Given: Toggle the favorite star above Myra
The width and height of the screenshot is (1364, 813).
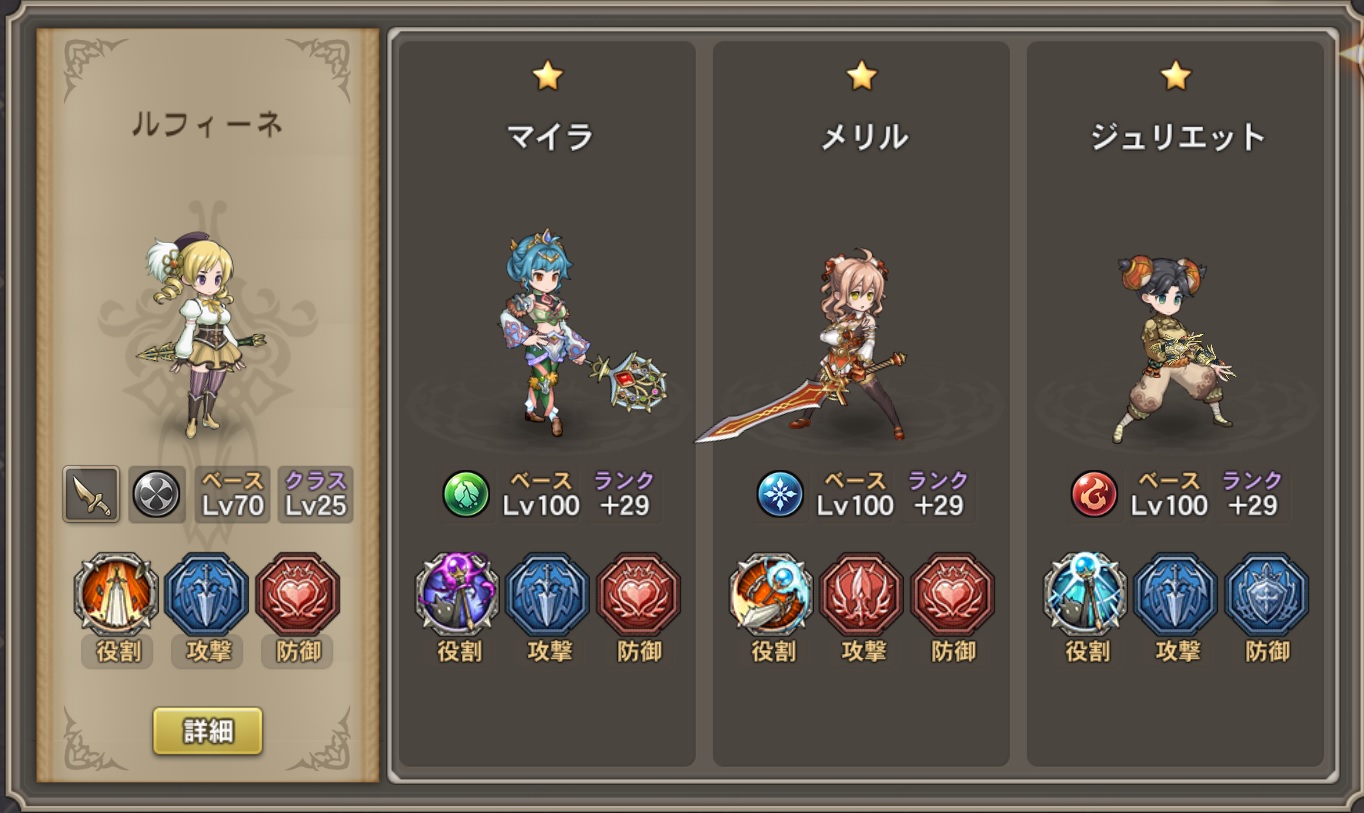Looking at the screenshot, I should point(547,76).
